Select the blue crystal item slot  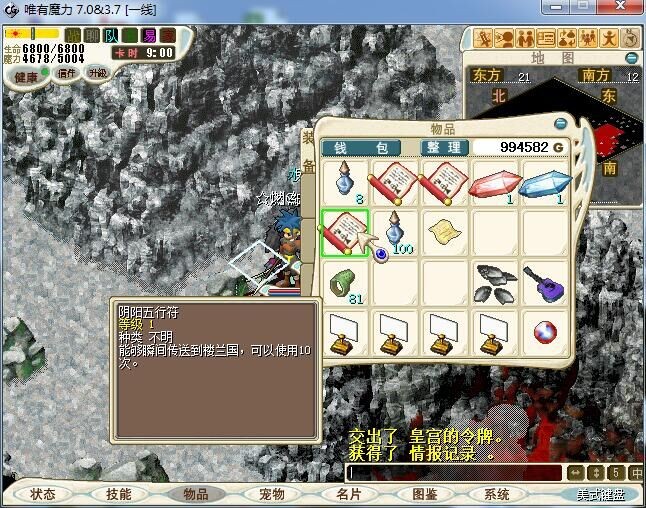[545, 184]
